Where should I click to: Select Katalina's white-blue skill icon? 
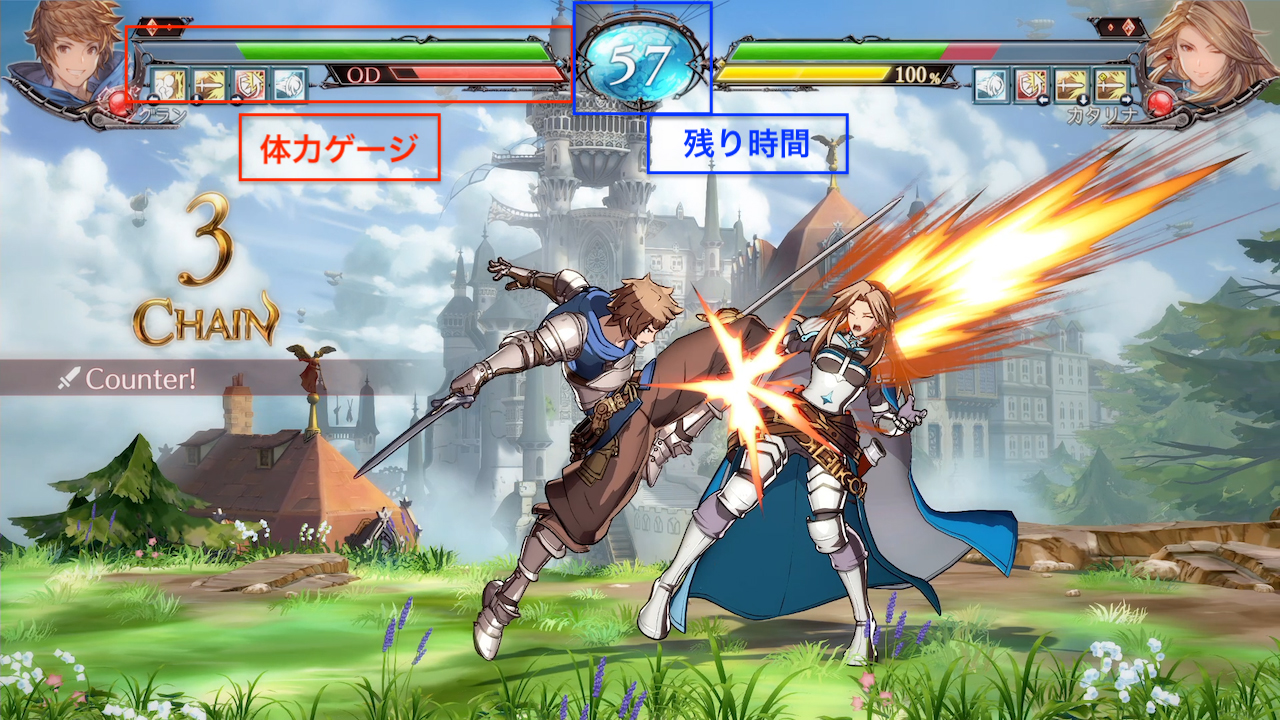(x=991, y=84)
